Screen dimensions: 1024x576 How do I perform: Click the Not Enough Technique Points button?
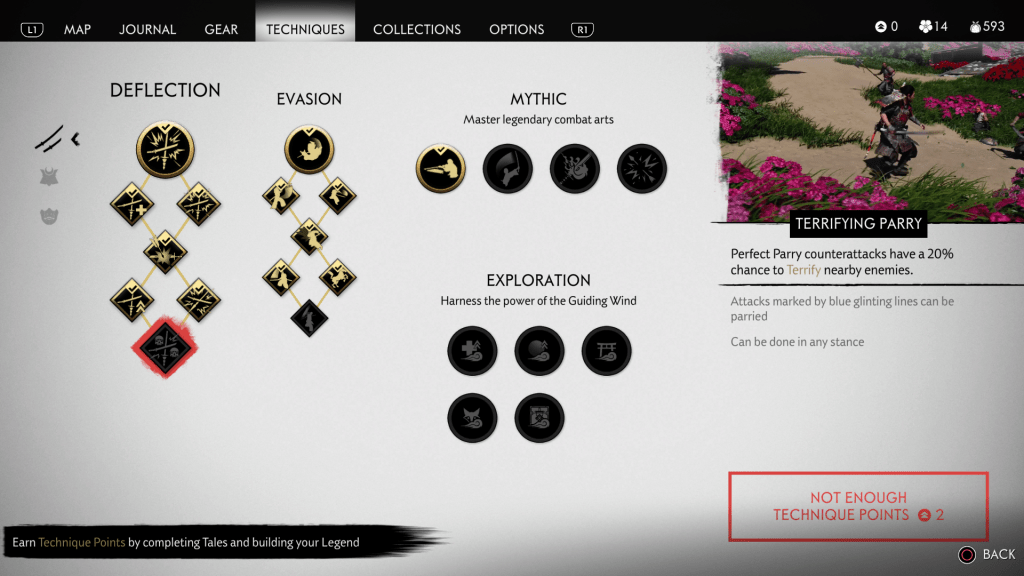(858, 506)
